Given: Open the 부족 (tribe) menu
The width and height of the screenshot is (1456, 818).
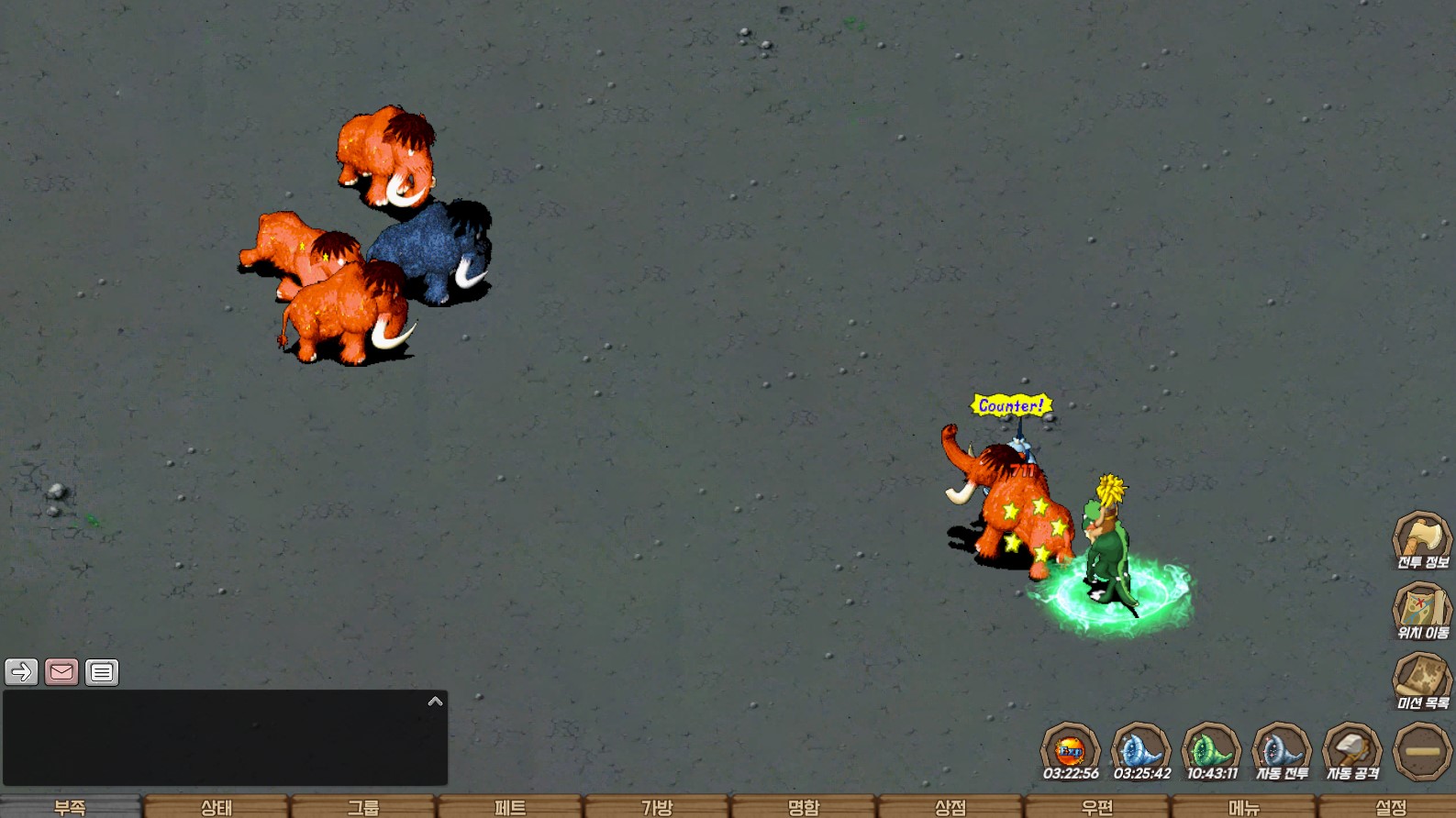Looking at the screenshot, I should click(x=70, y=807).
